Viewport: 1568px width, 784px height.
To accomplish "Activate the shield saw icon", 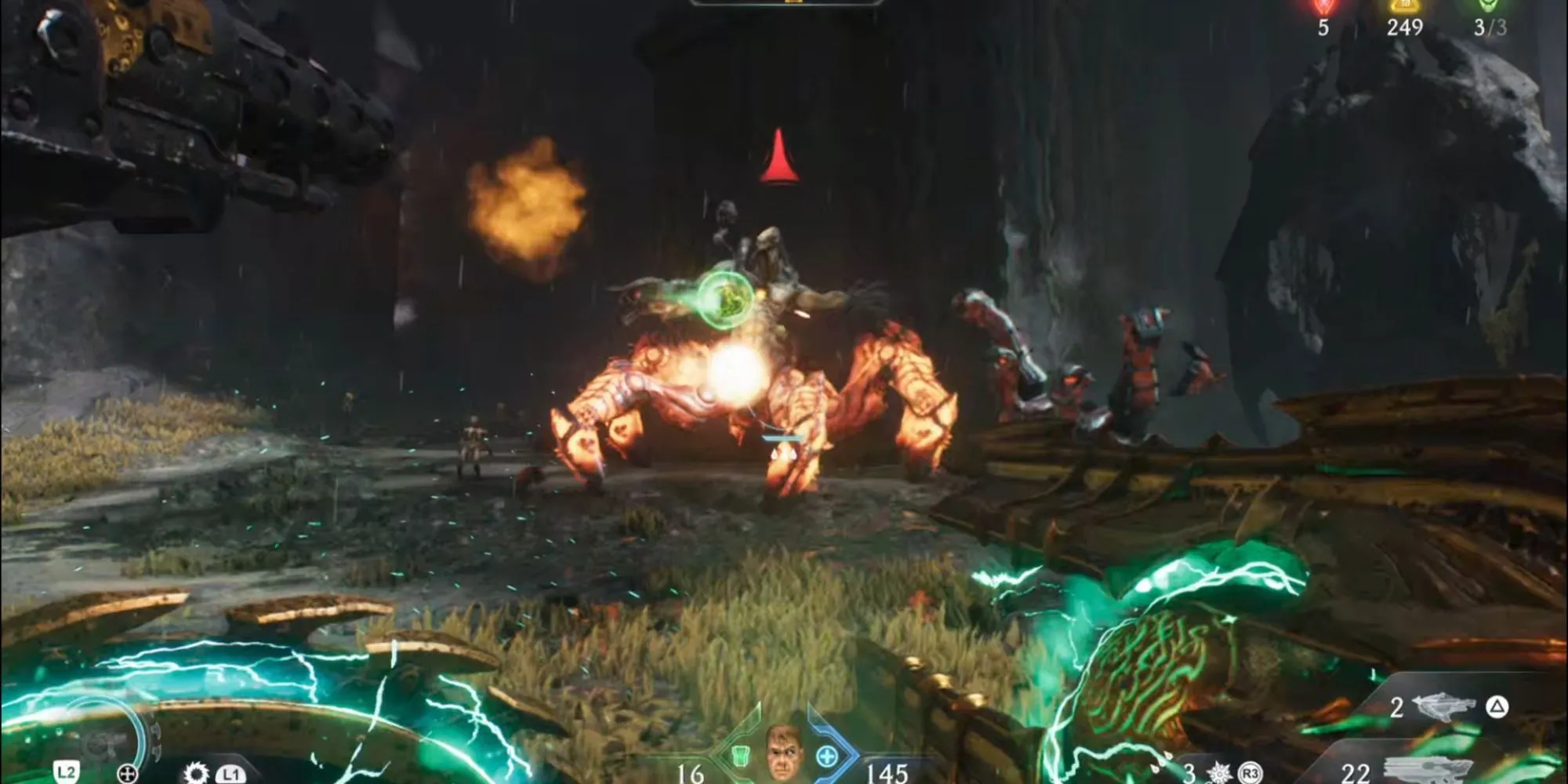I will coord(194,774).
